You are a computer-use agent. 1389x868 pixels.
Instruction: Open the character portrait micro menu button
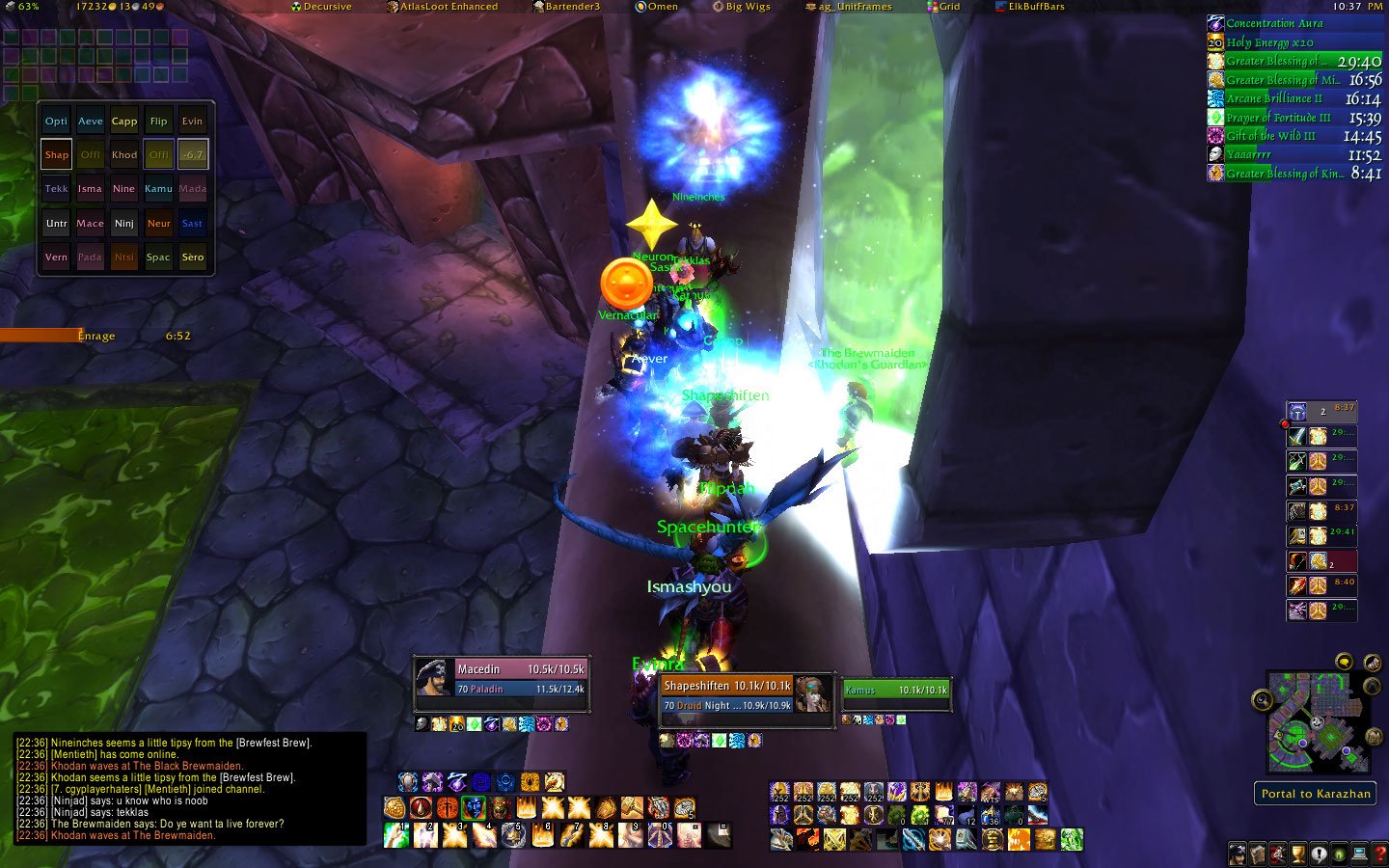1238,854
